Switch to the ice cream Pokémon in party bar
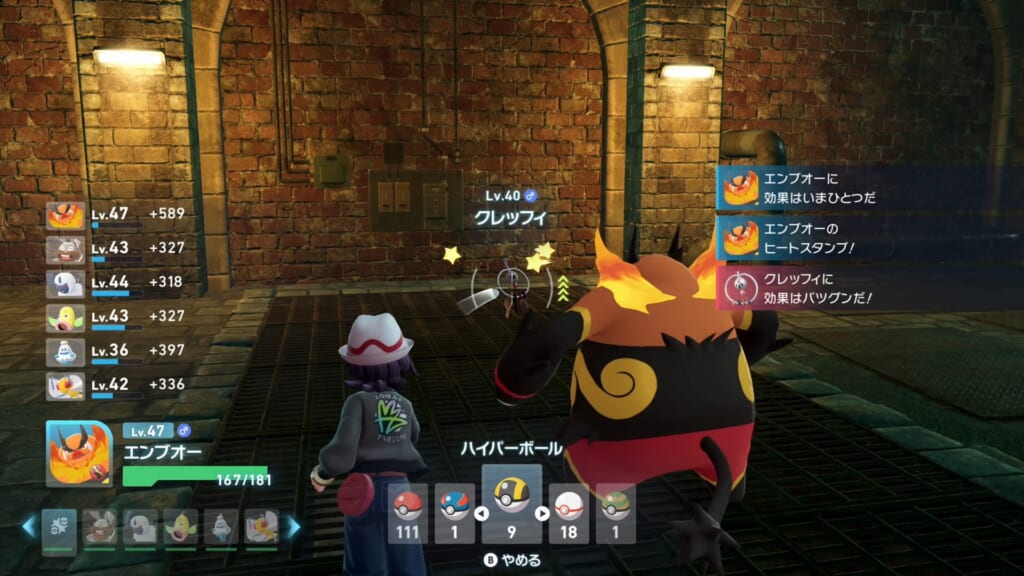1024x576 pixels. (x=219, y=527)
